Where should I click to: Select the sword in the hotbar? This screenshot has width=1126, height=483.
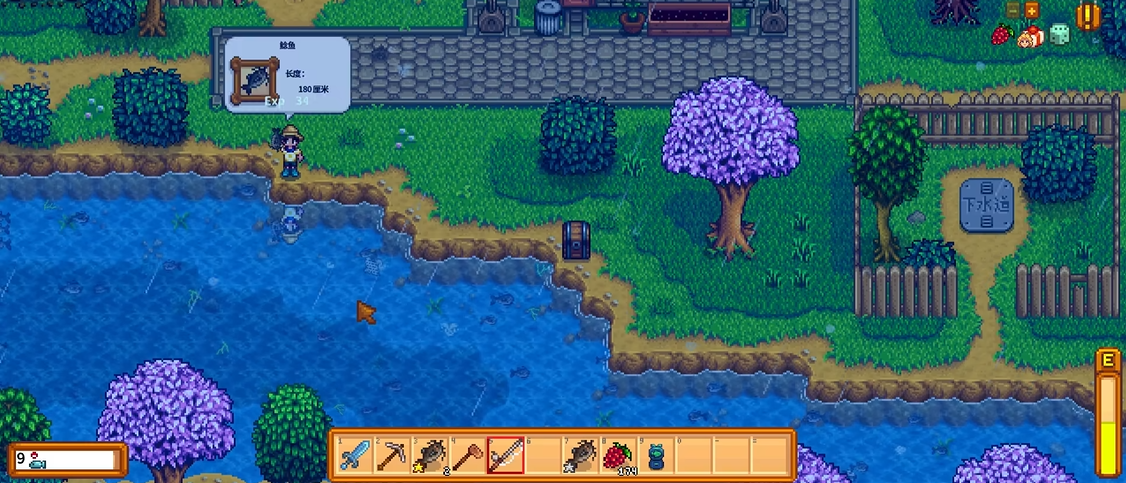354,456
